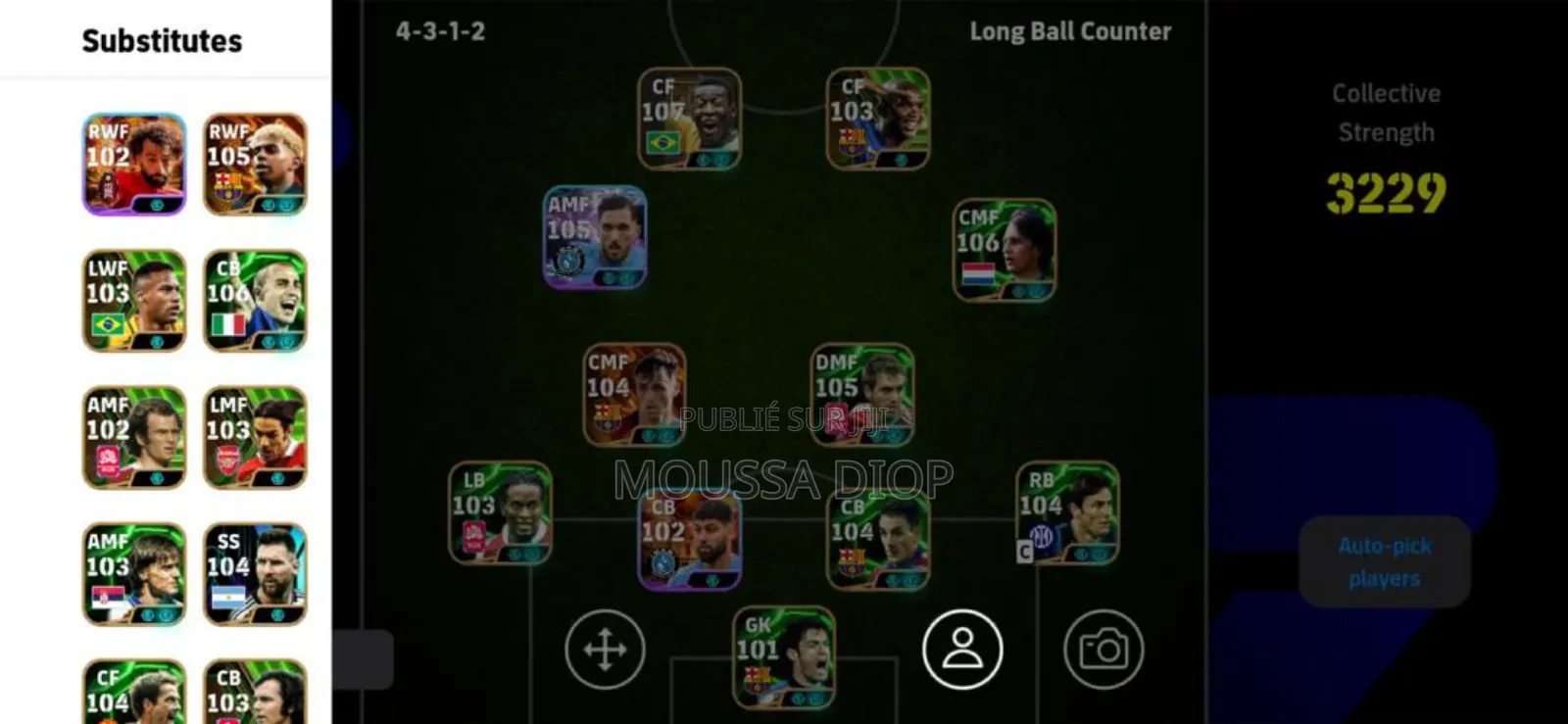Select the GK 101 goalkeeper card
1568x724 pixels.
[x=784, y=656]
